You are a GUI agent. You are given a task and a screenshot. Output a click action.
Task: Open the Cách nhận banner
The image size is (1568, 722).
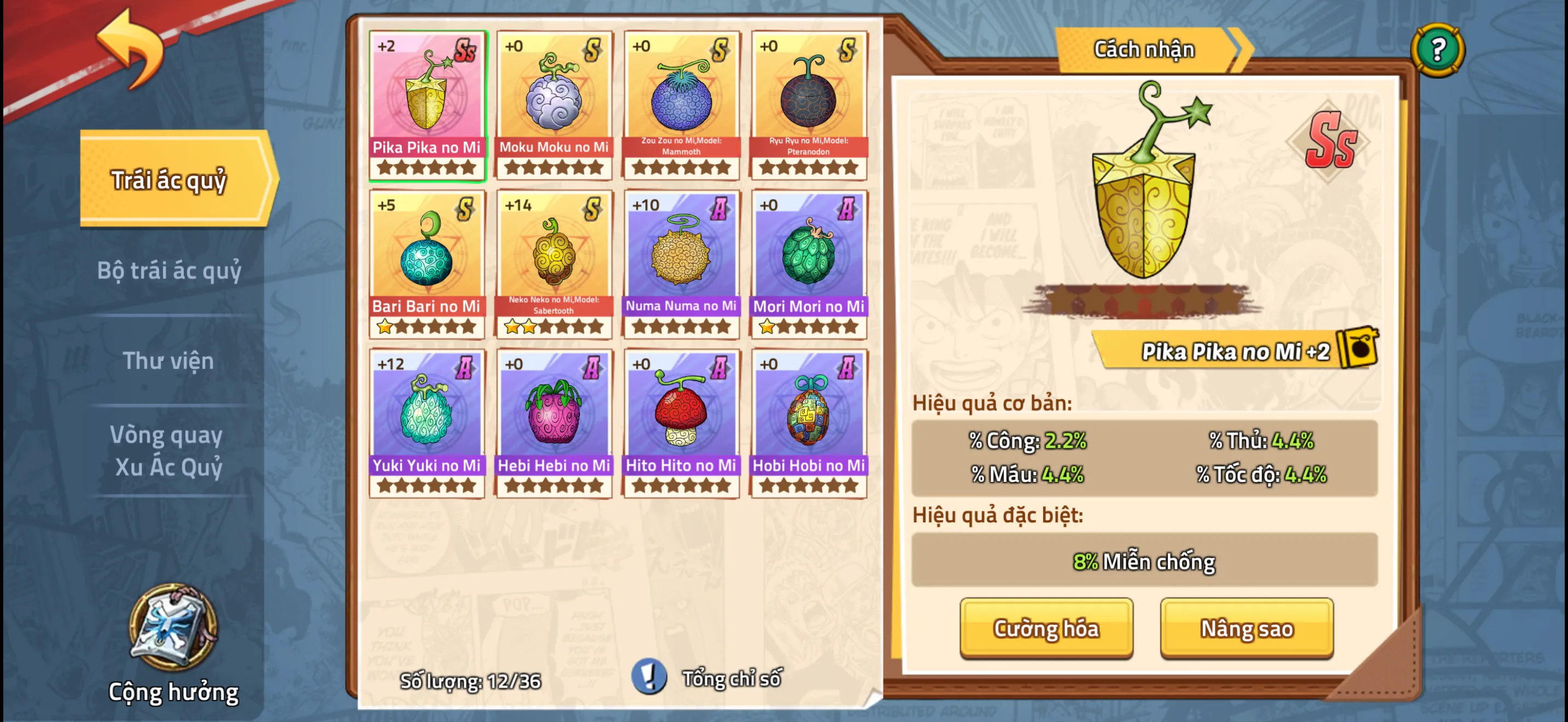[x=1145, y=50]
